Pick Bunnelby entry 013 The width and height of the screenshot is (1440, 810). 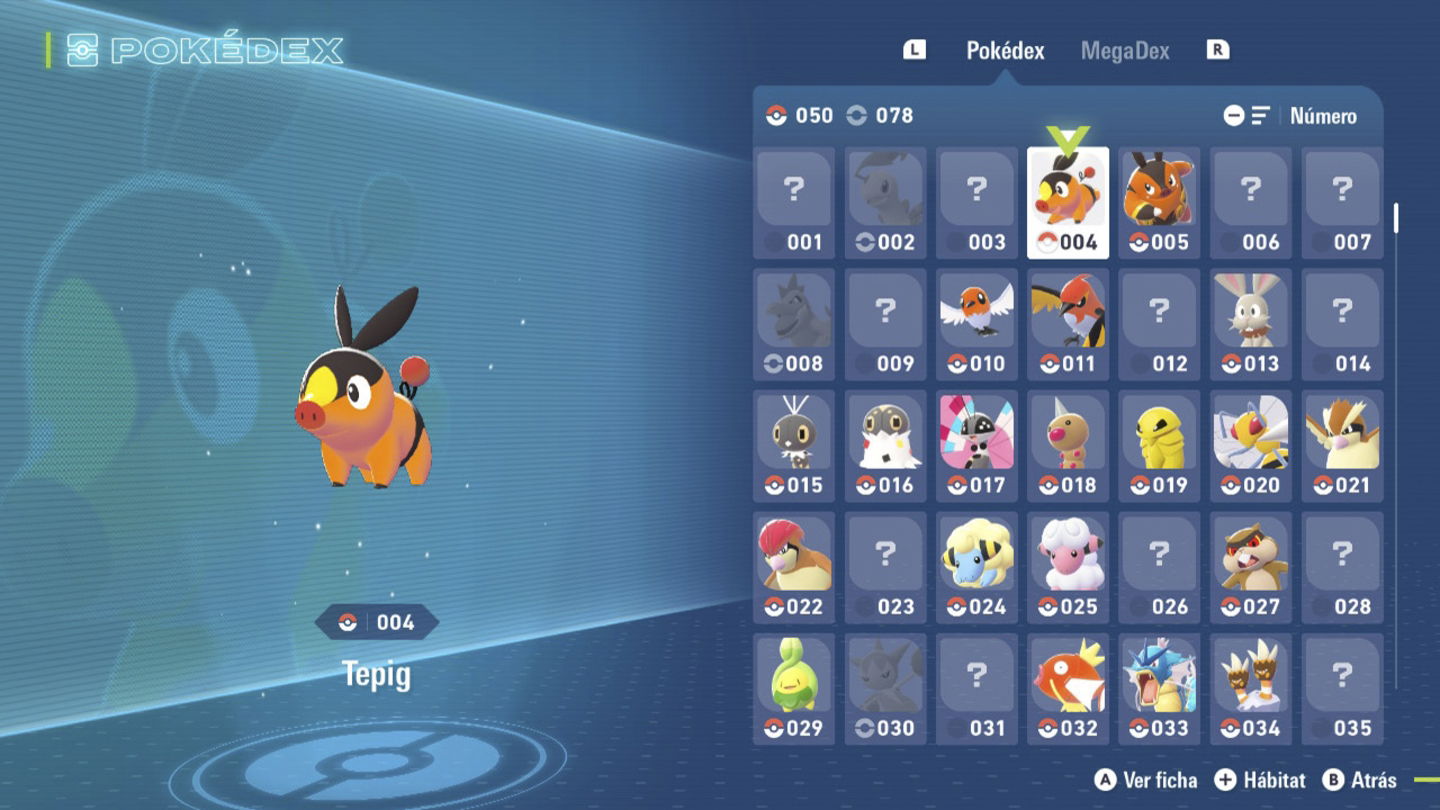coord(1250,324)
